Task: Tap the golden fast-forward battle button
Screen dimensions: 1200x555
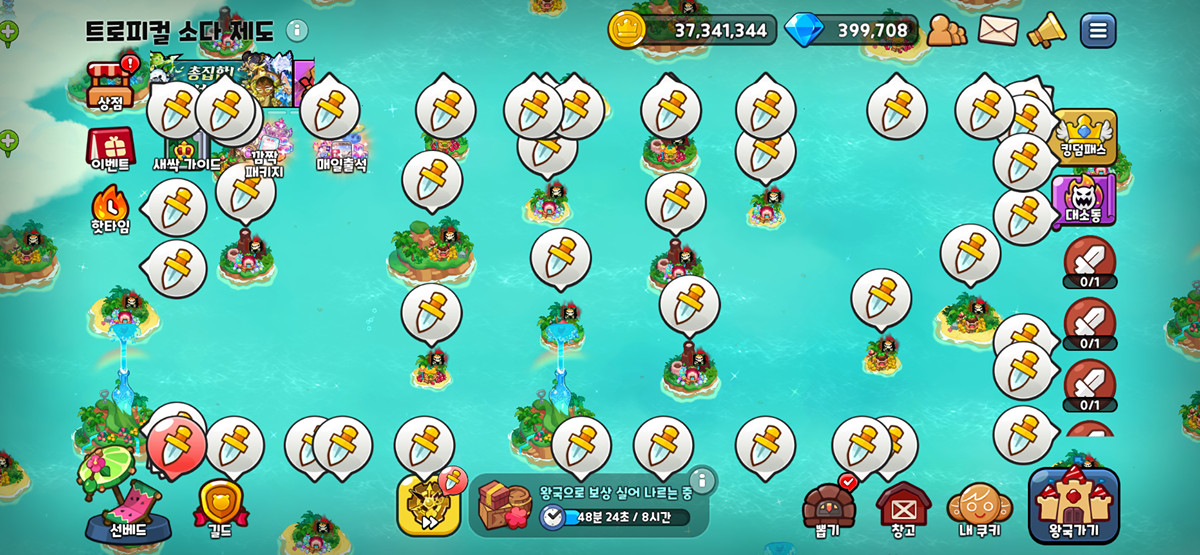Action: (428, 505)
